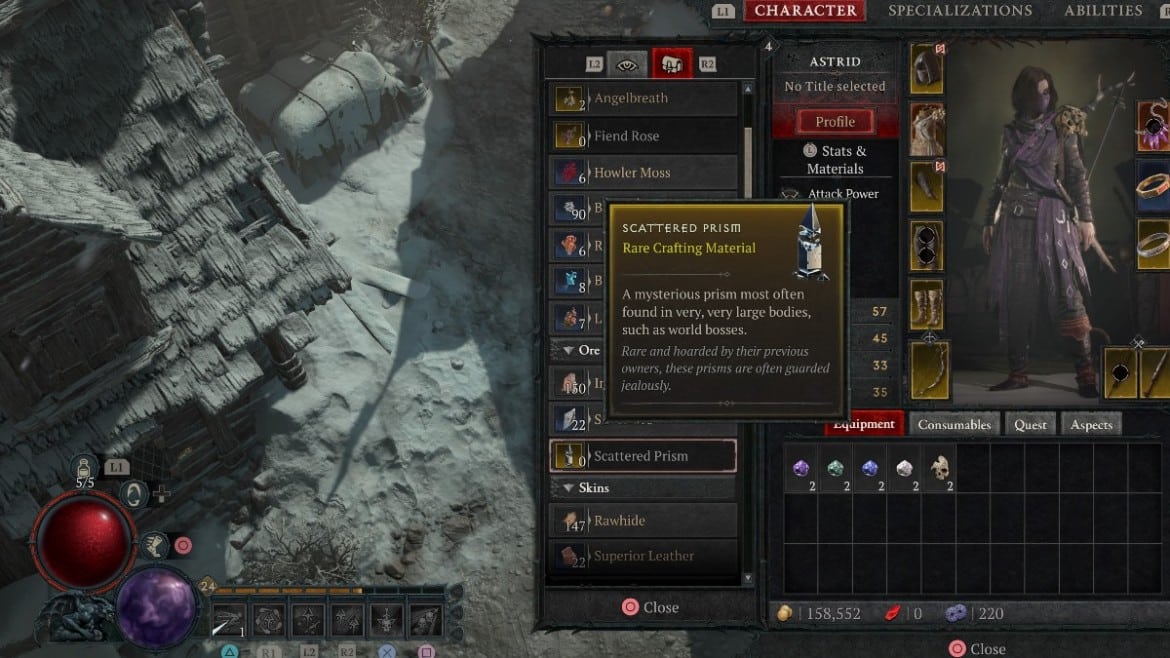Show the Aspects inventory tab
The image size is (1170, 658).
tap(1091, 425)
